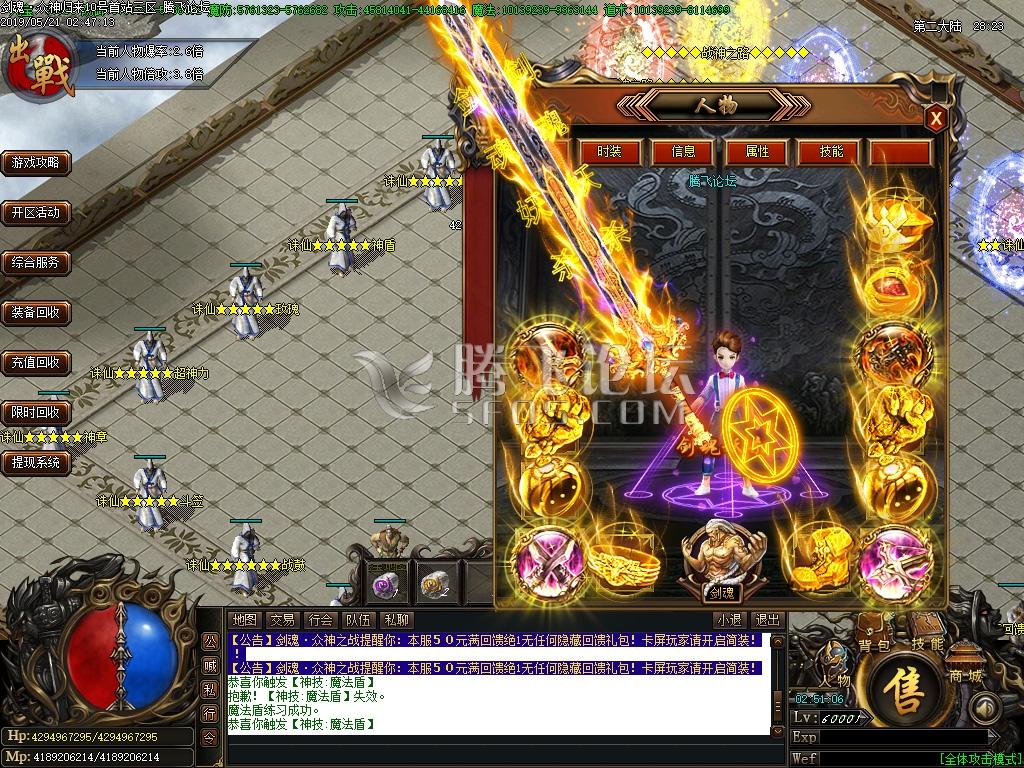Open the 游戏攻略 side menu
Viewport: 1024px width, 768px height.
(36, 162)
